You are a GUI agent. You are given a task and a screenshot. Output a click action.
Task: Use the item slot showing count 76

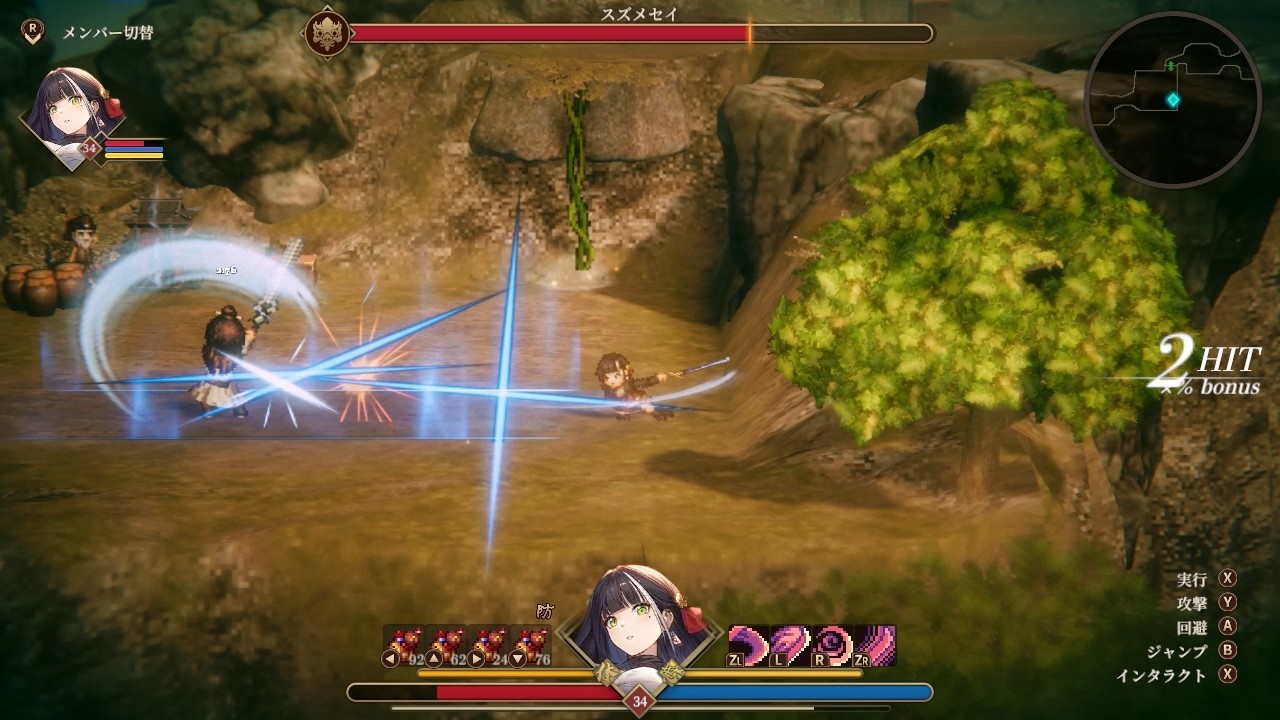click(x=530, y=644)
